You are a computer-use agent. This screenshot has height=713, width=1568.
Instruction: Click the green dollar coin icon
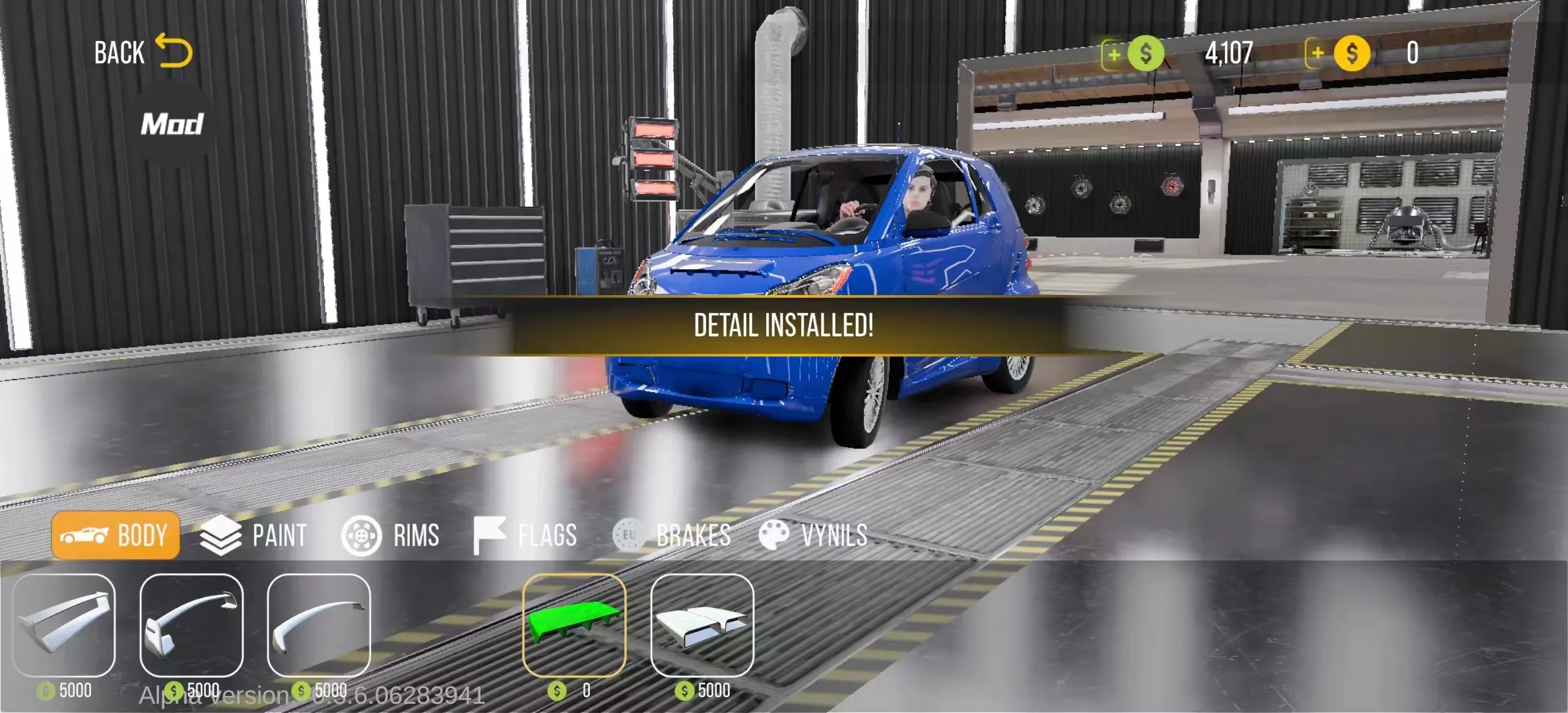click(1145, 54)
